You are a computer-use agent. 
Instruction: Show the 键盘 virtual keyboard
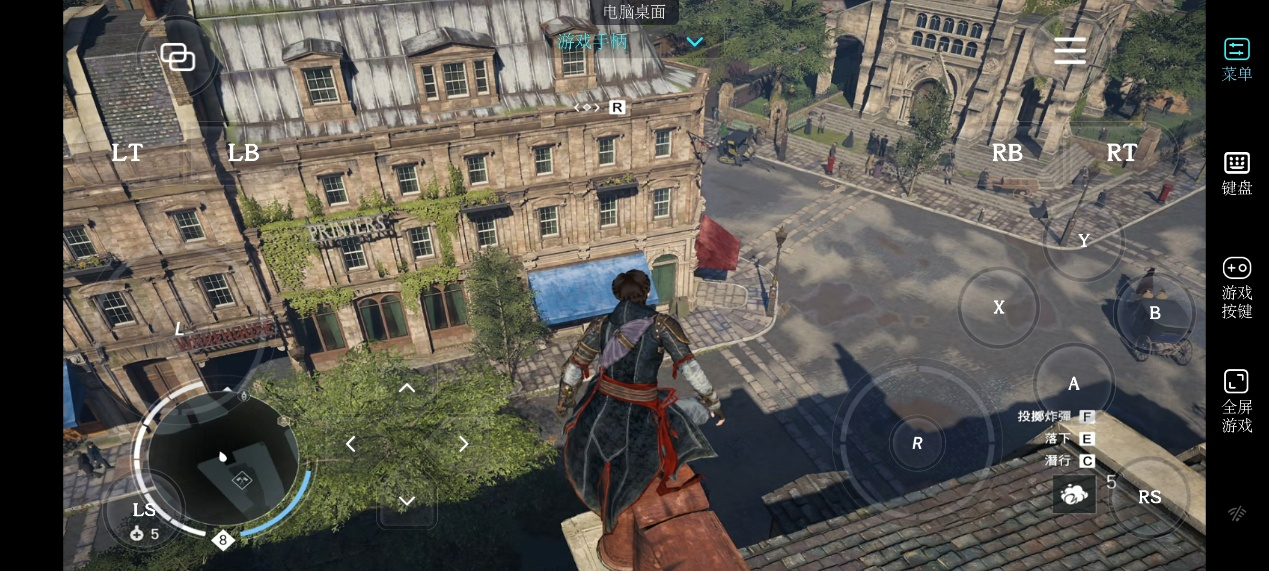tap(1237, 173)
